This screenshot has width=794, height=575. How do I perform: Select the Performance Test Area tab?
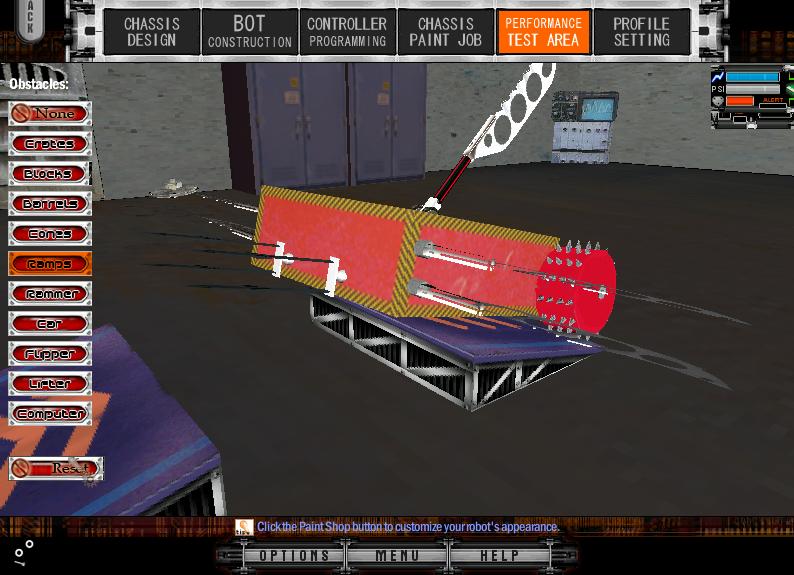[543, 32]
